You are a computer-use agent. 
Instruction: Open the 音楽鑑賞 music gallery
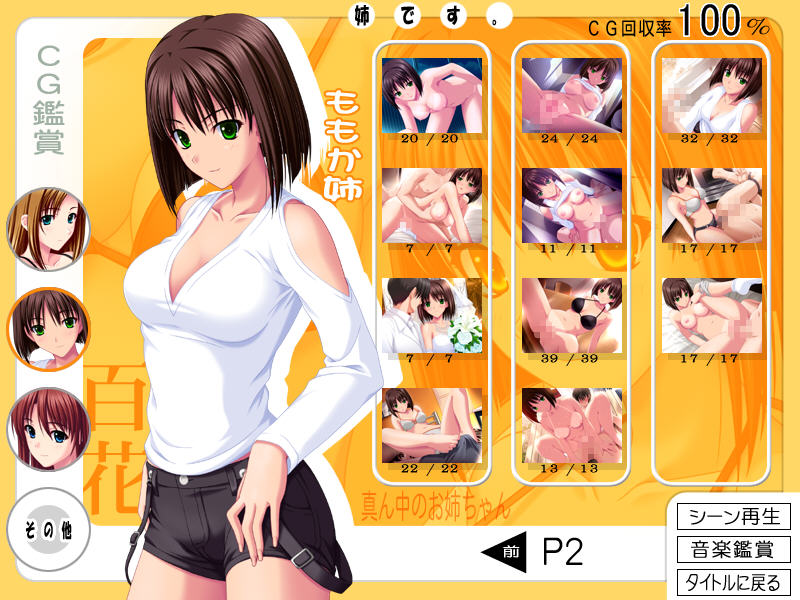(734, 549)
